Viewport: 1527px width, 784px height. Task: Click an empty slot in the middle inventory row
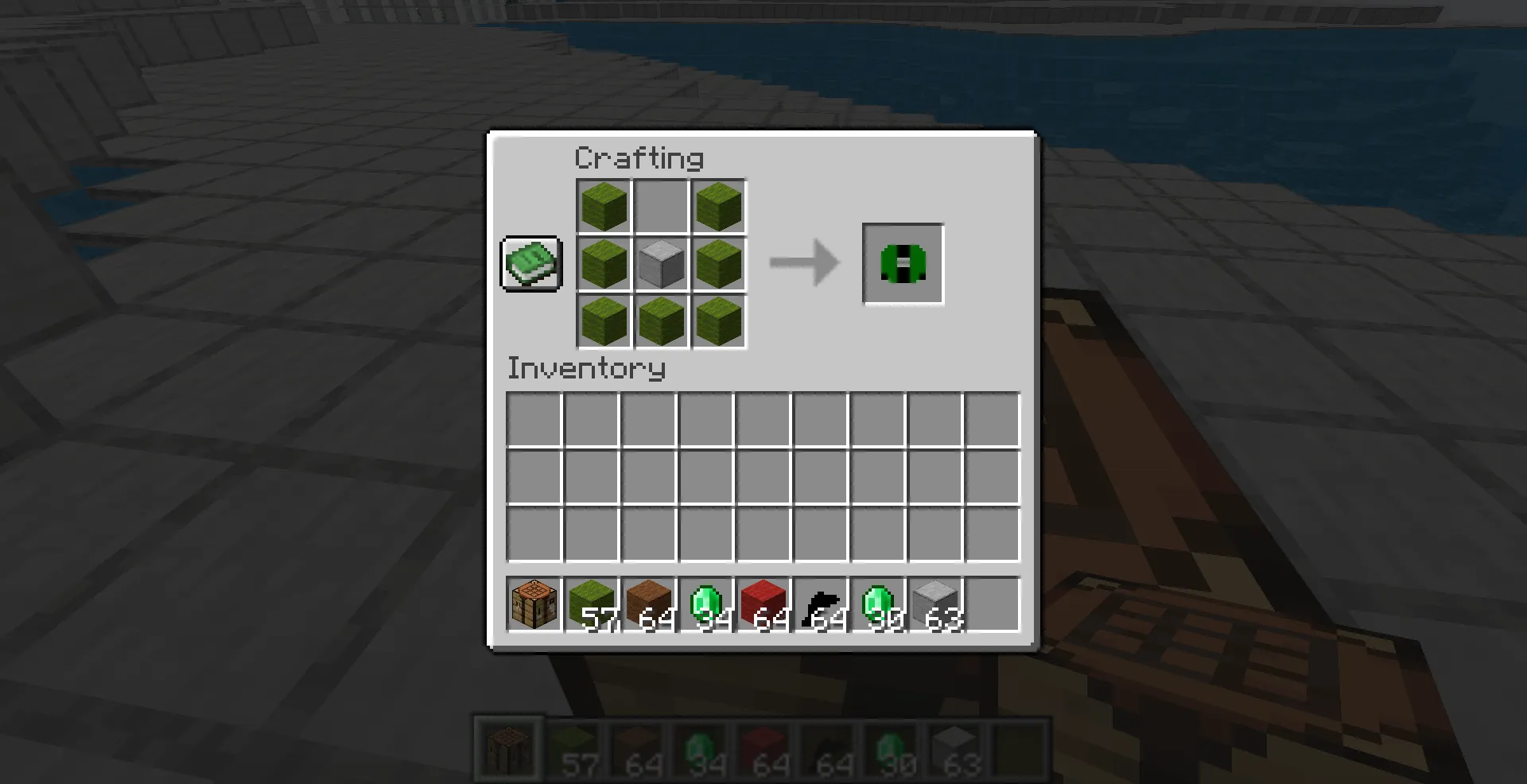click(x=648, y=479)
